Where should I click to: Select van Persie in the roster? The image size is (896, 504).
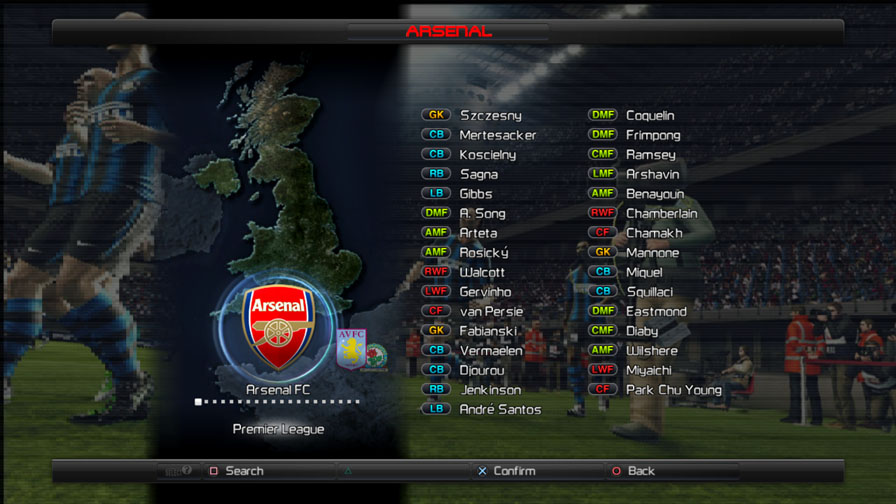coord(491,311)
